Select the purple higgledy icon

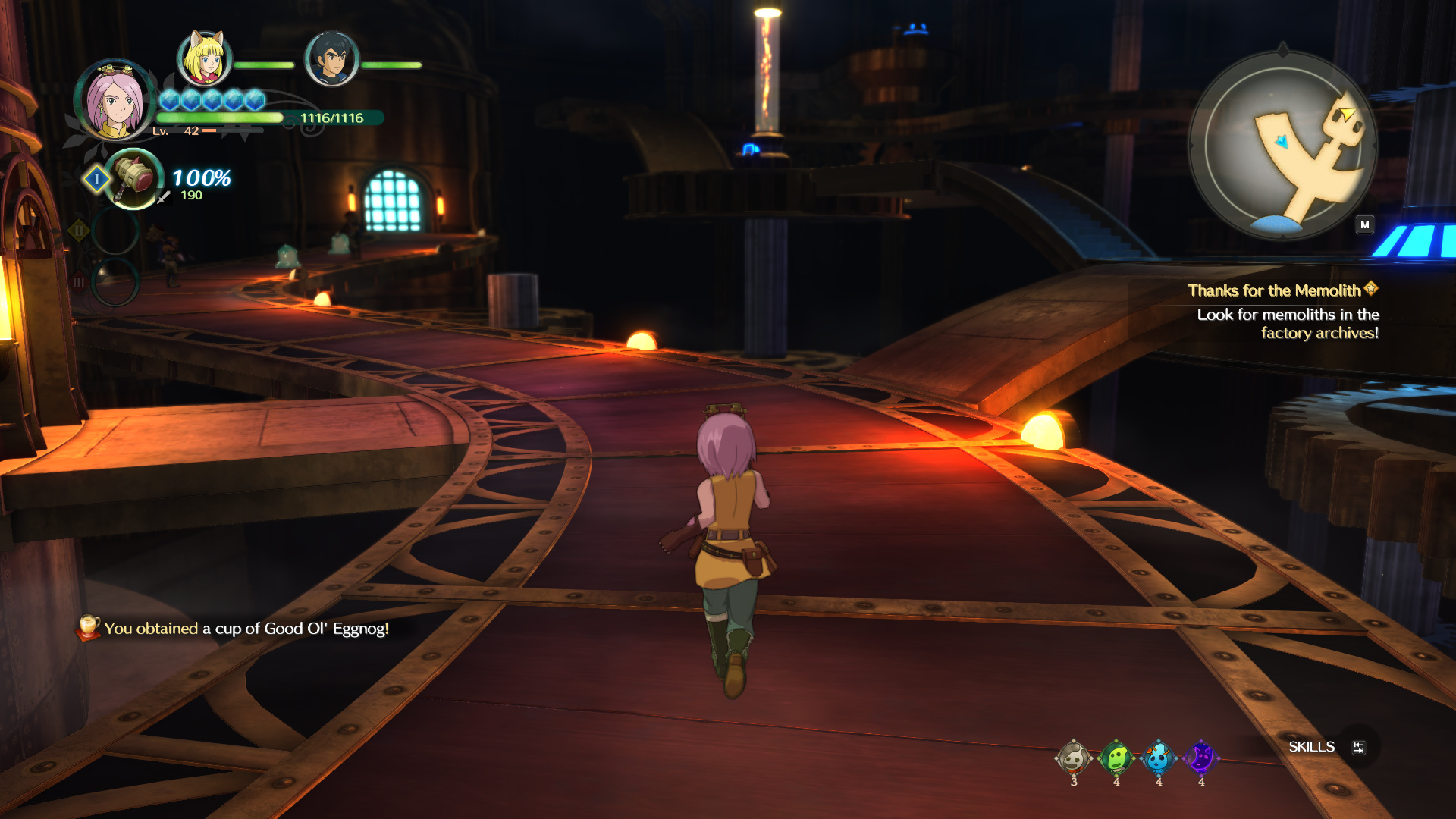pos(1200,758)
